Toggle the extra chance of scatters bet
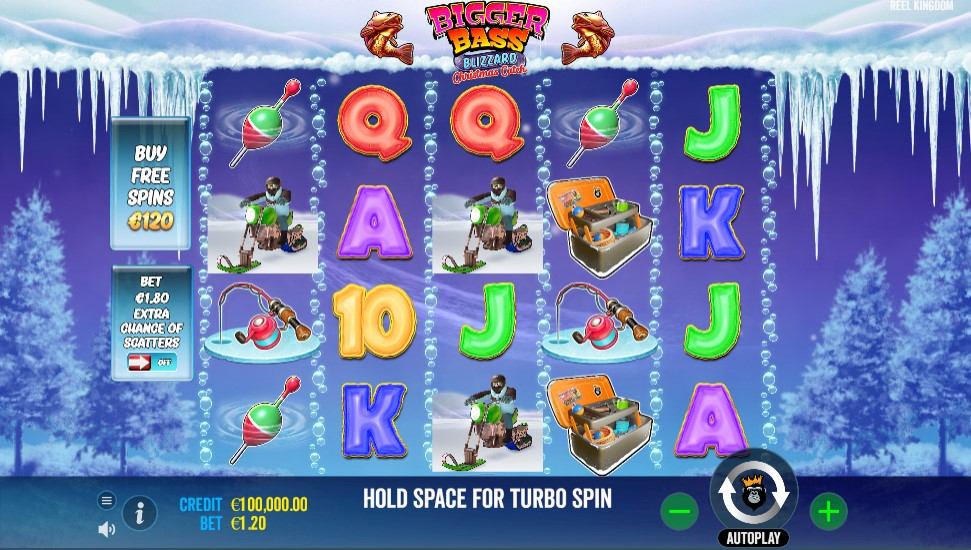The height and width of the screenshot is (550, 971). point(151,362)
